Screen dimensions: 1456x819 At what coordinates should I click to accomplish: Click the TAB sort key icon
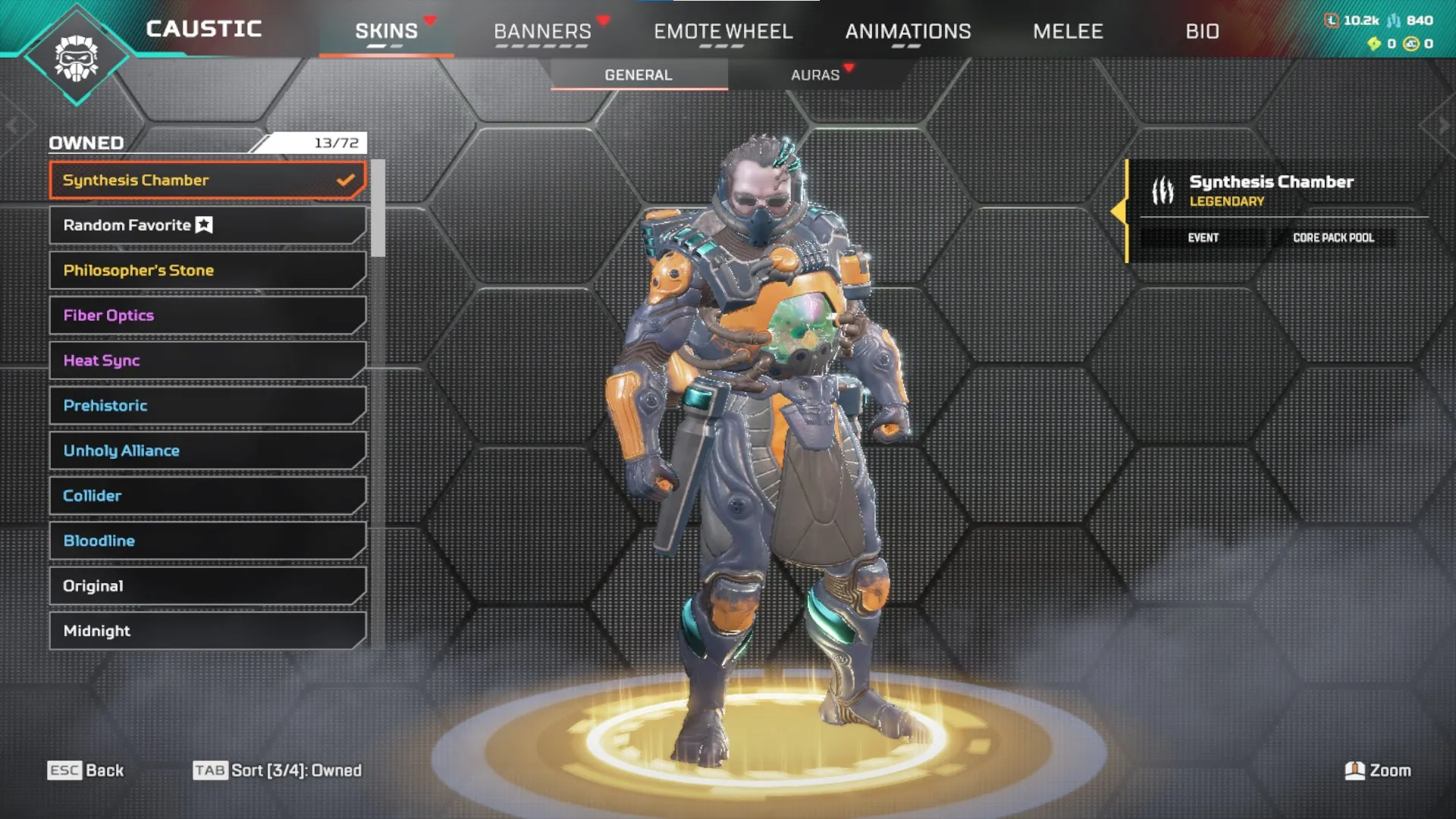pyautogui.click(x=211, y=770)
